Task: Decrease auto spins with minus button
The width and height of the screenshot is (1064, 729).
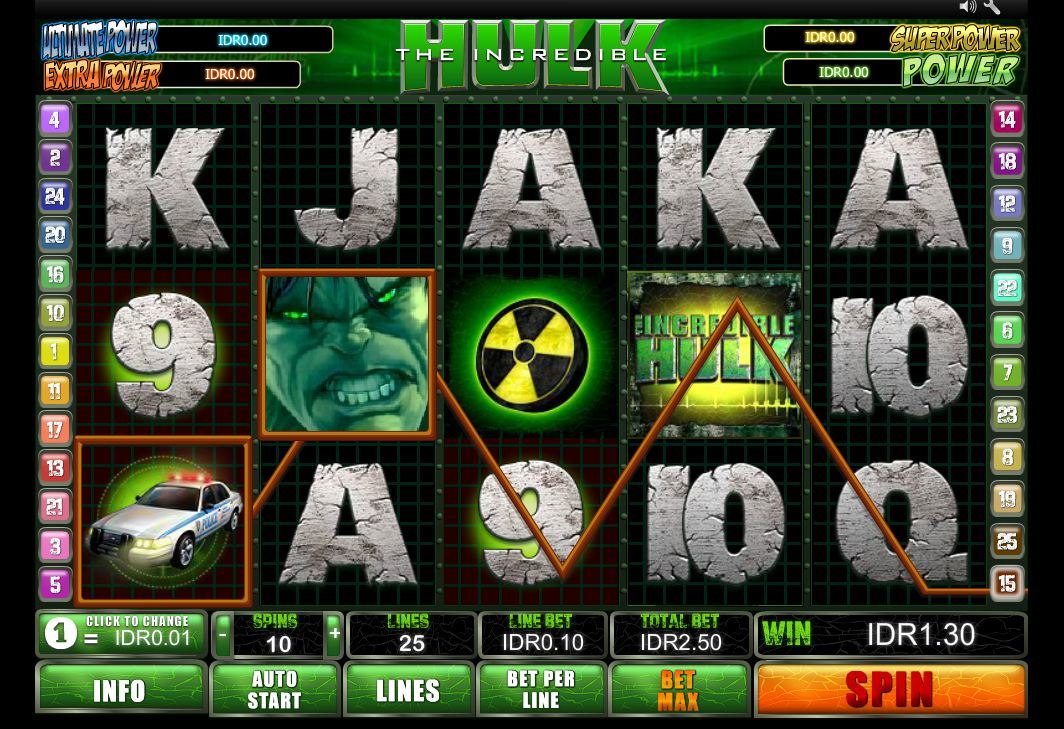Action: pos(222,634)
